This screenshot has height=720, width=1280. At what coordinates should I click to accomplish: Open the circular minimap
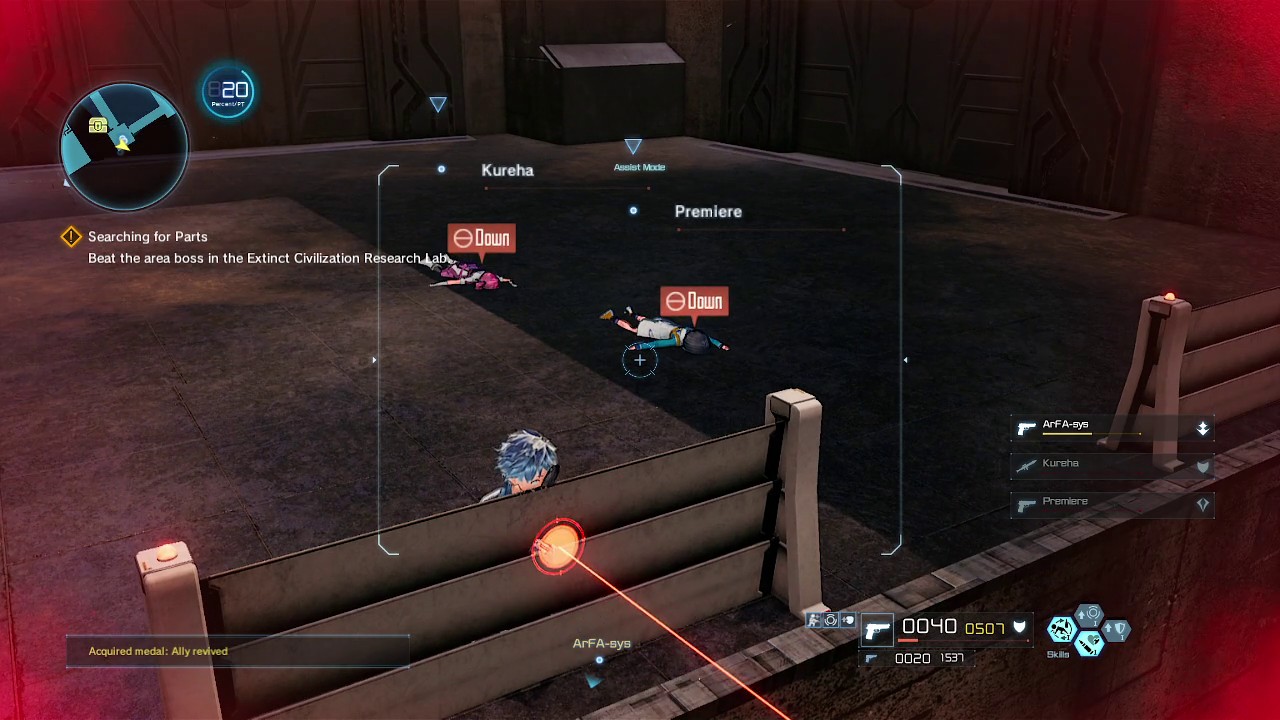pos(124,147)
